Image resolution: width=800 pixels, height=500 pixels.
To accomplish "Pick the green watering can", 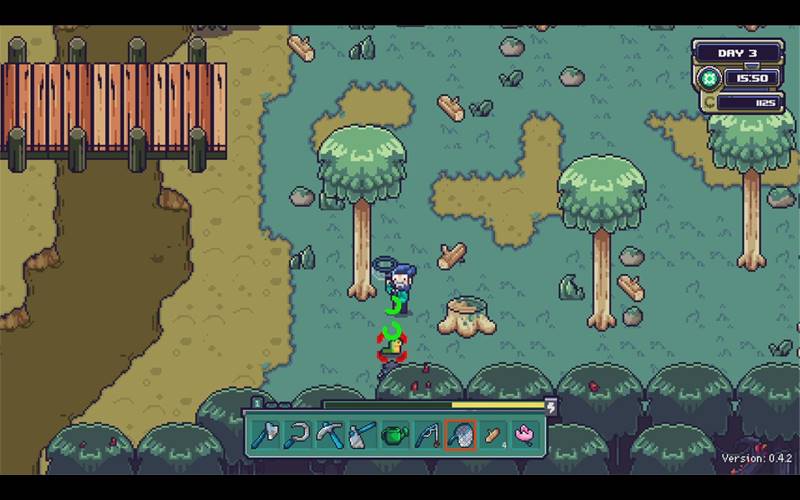I will pos(394,435).
